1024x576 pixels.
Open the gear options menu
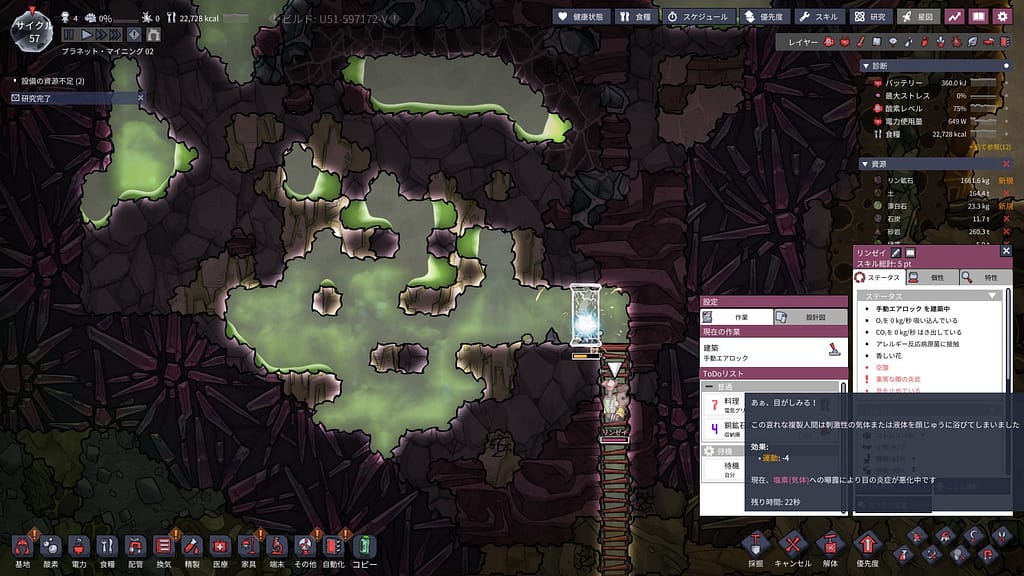click(x=1003, y=16)
